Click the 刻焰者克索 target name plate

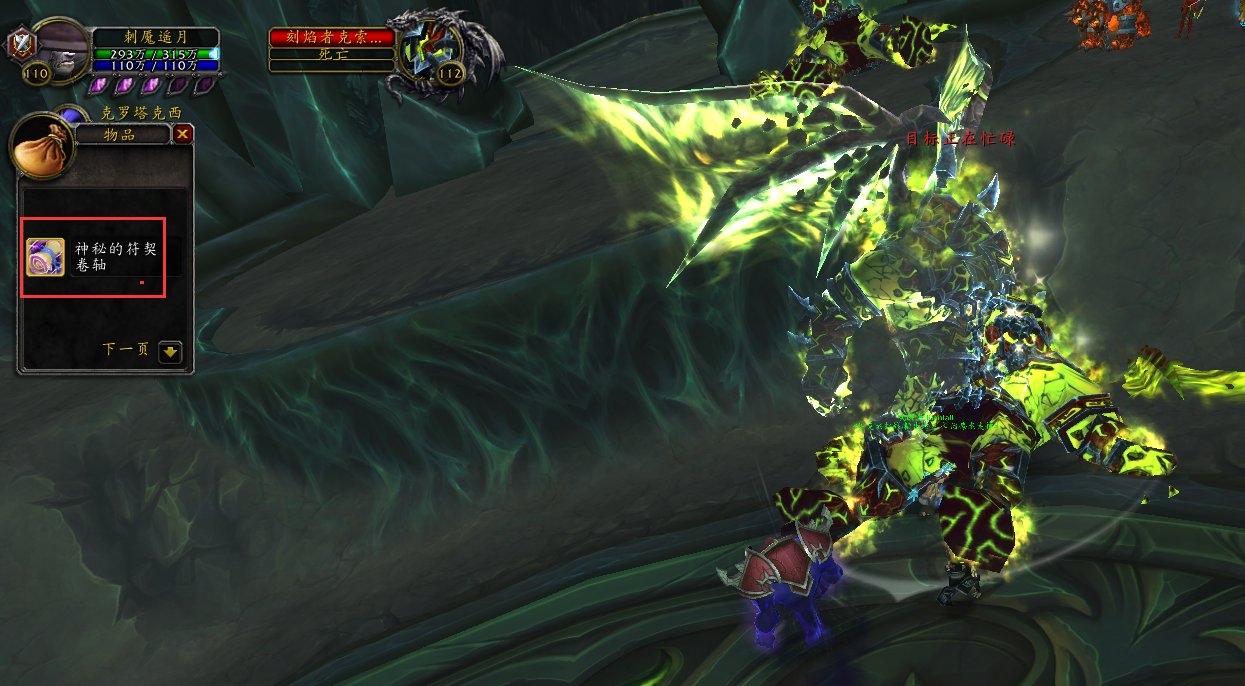(x=332, y=38)
